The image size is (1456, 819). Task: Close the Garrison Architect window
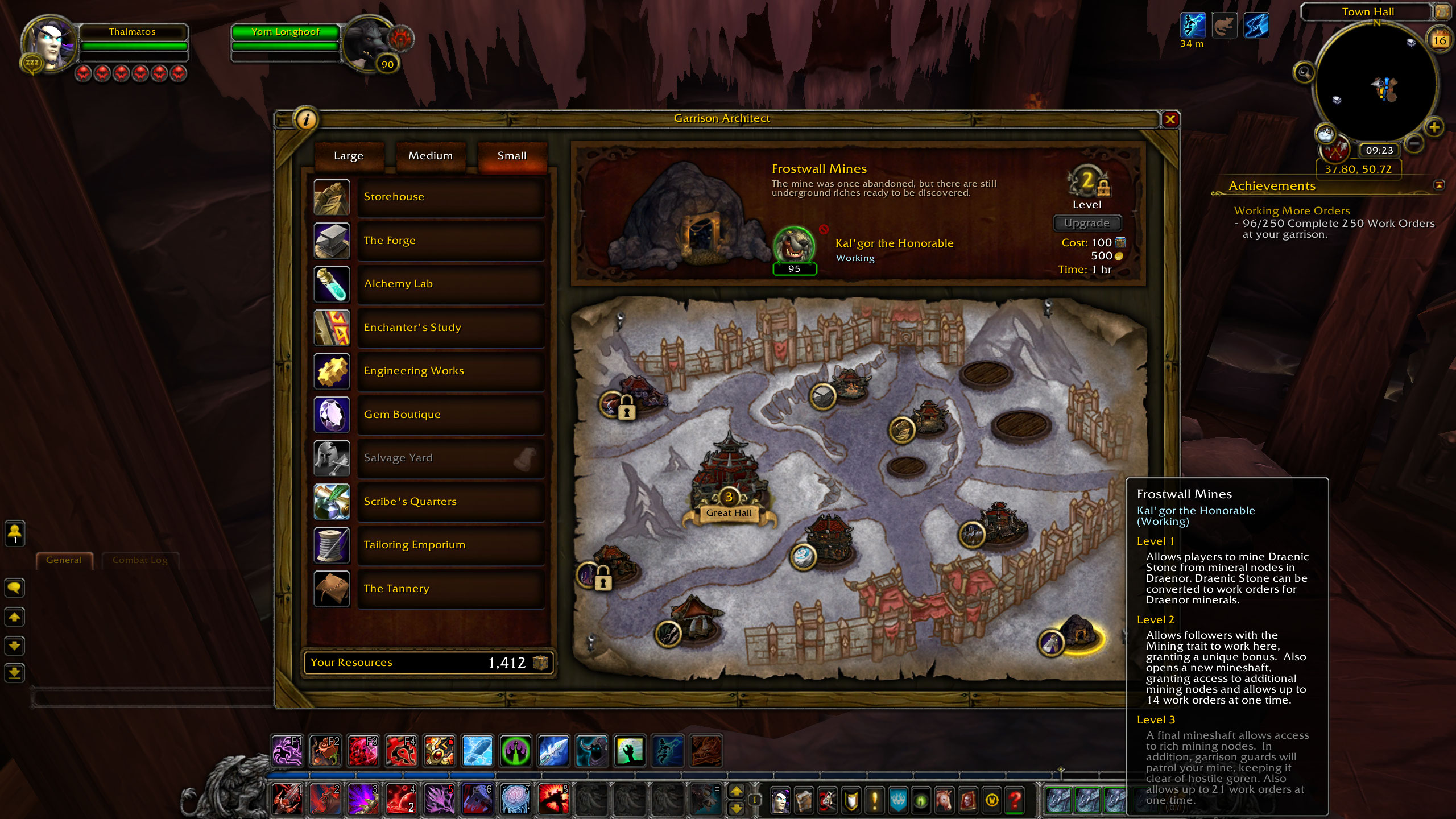tap(1170, 119)
